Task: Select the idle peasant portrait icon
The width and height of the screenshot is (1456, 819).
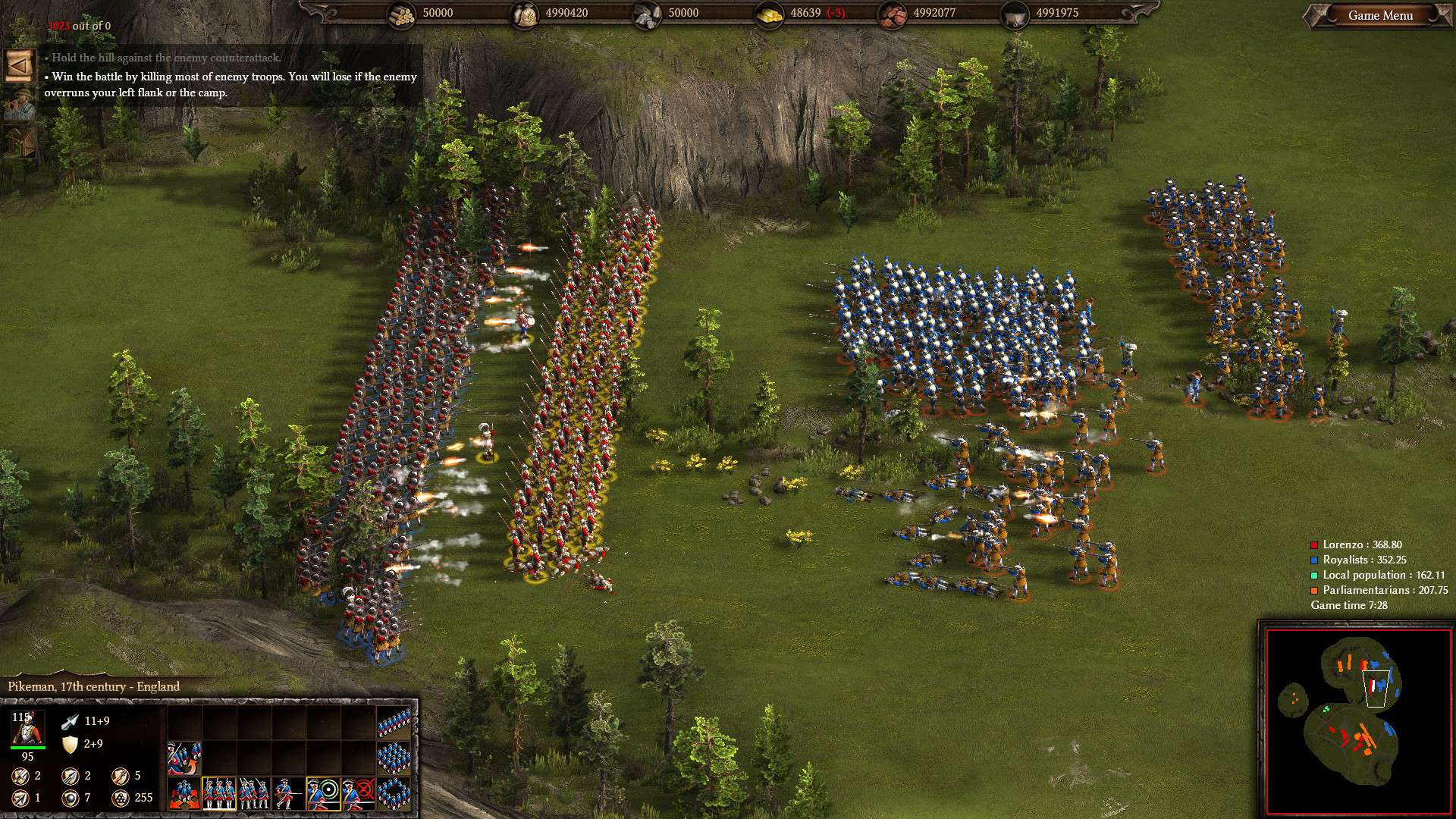Action: pos(19,105)
